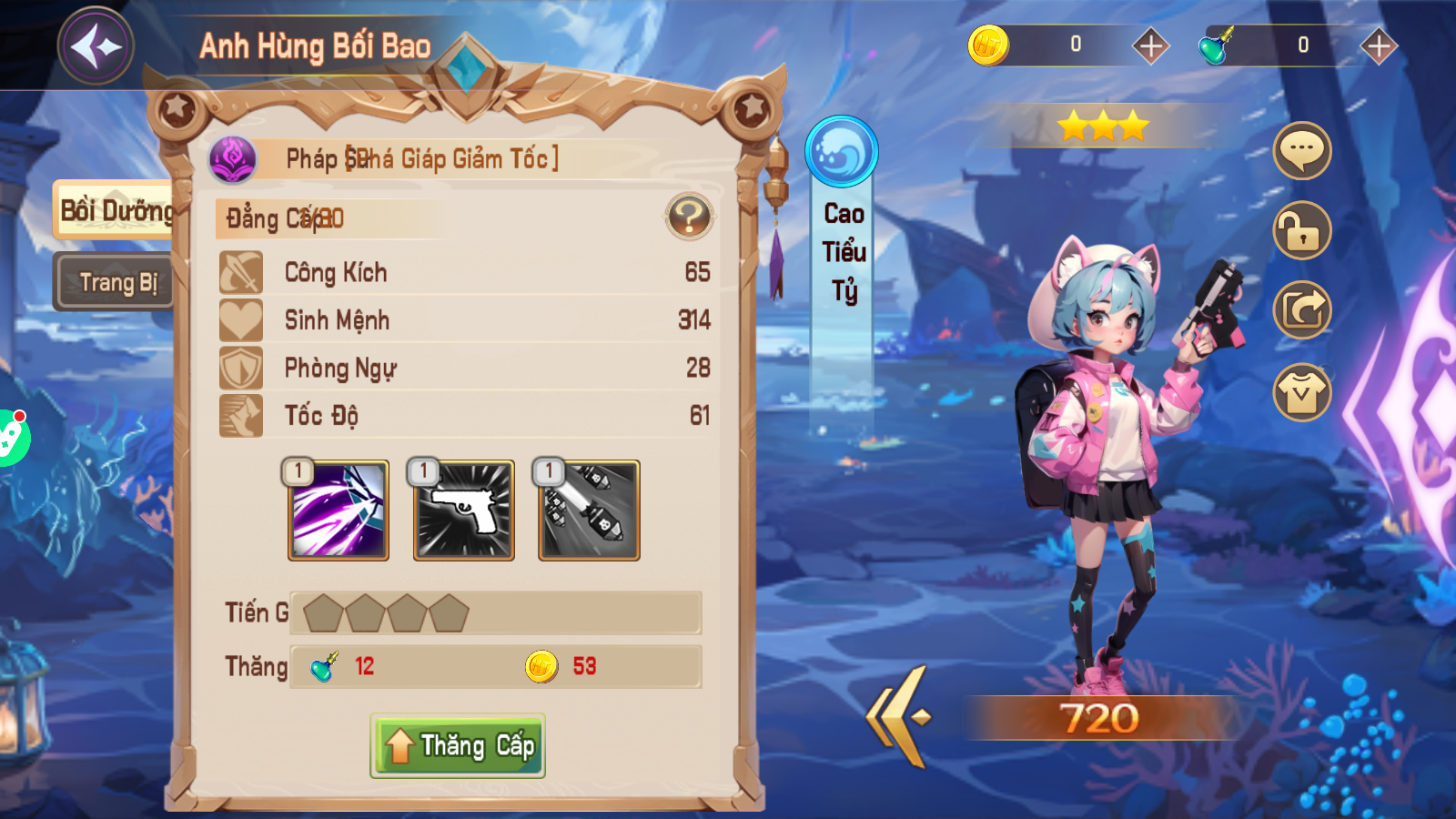Show previous hero with the golden arrow
The width and height of the screenshot is (1456, 819).
(900, 717)
